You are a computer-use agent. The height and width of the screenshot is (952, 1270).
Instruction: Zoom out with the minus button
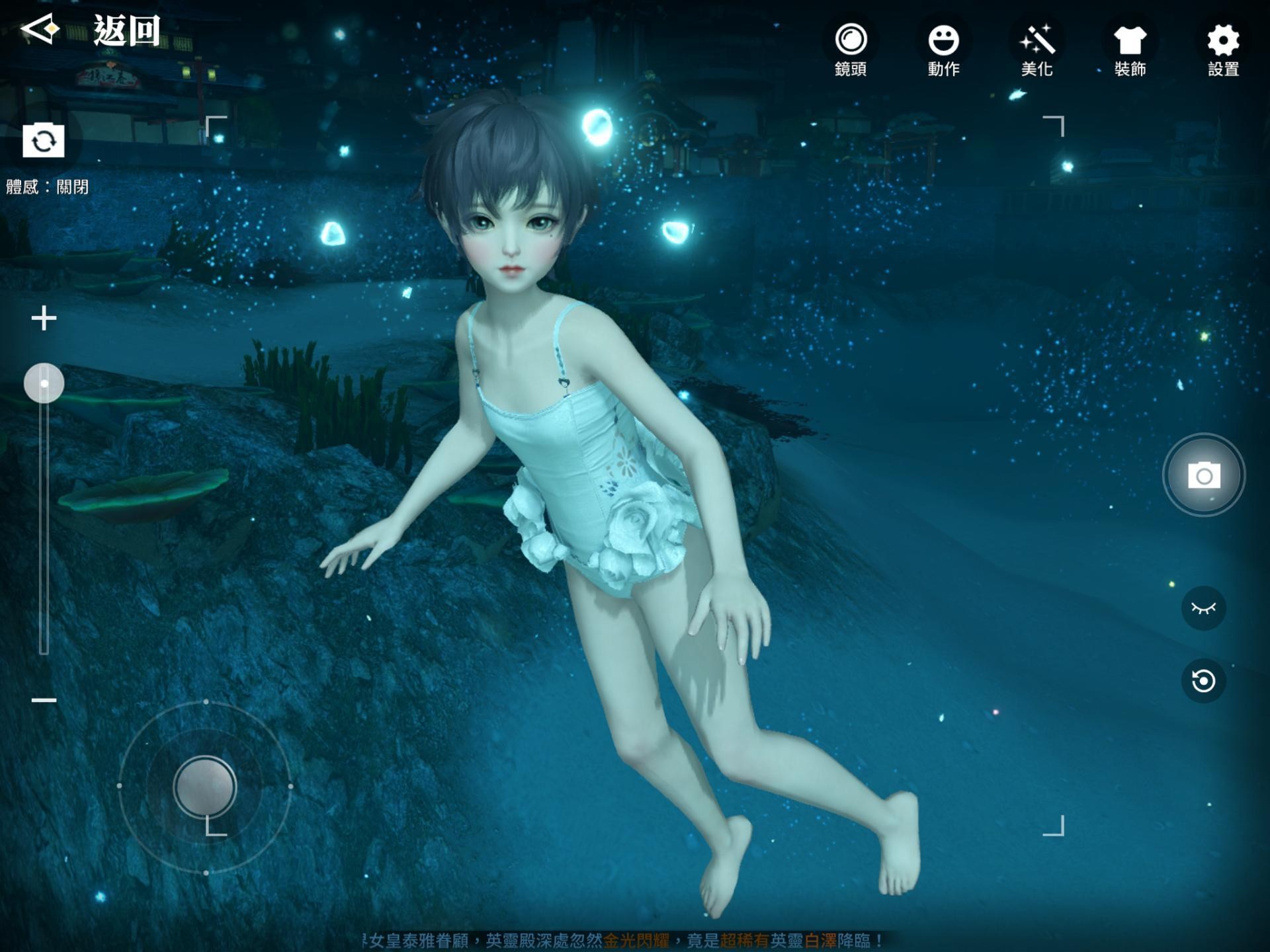pyautogui.click(x=44, y=700)
